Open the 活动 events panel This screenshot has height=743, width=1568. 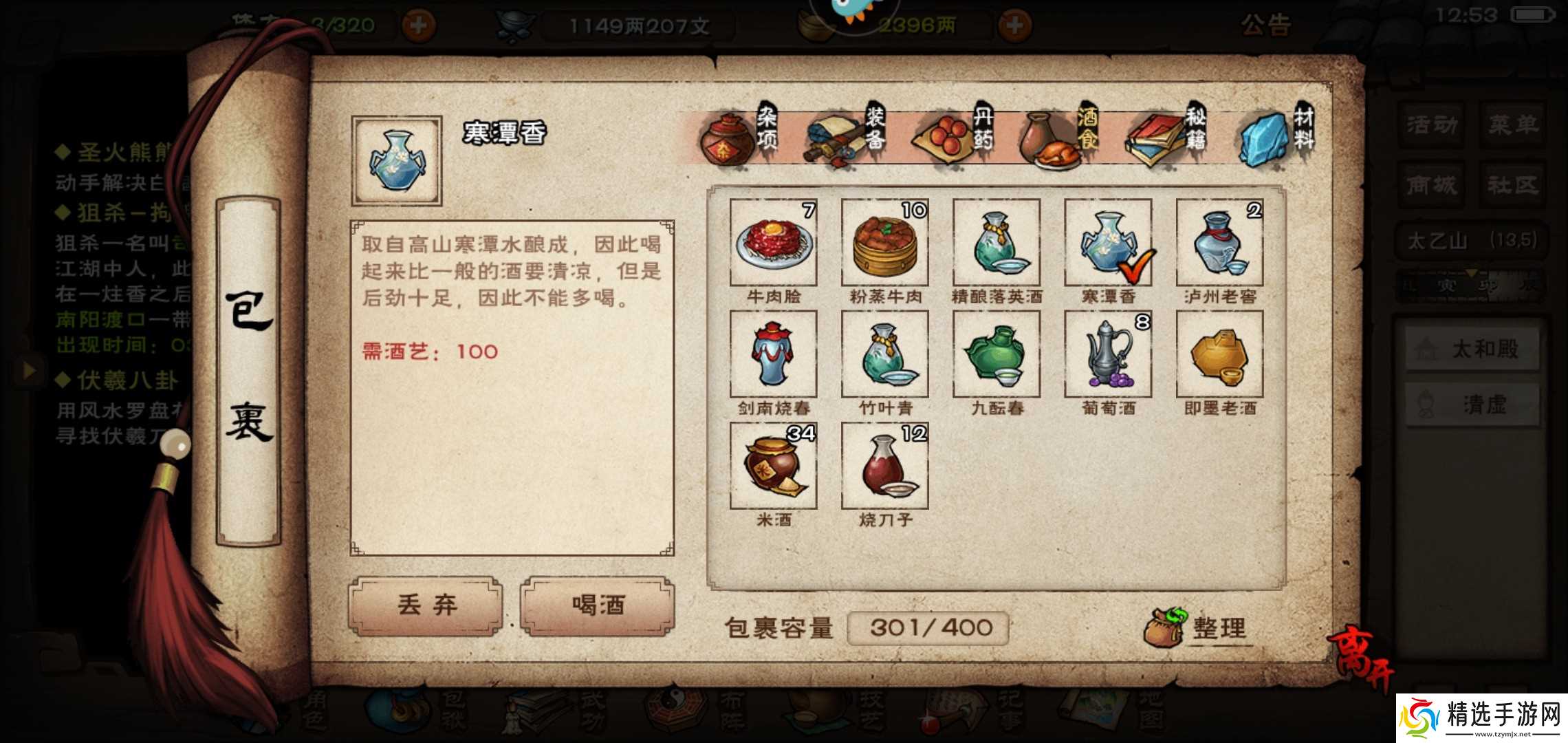pyautogui.click(x=1430, y=125)
